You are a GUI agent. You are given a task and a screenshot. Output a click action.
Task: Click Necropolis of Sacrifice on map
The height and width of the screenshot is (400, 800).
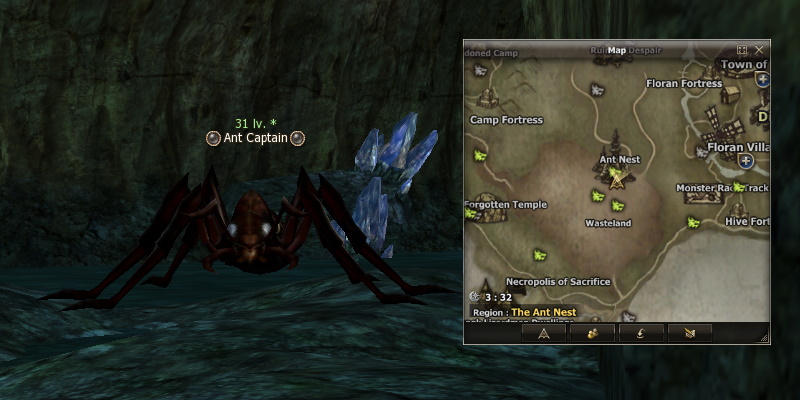[558, 282]
